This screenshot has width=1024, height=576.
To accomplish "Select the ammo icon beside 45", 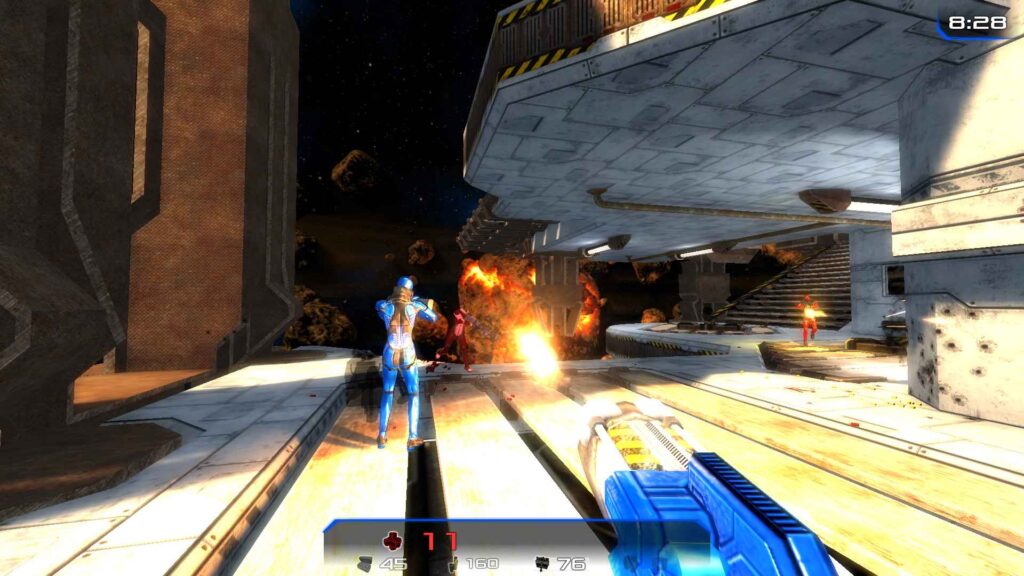I will point(365,564).
